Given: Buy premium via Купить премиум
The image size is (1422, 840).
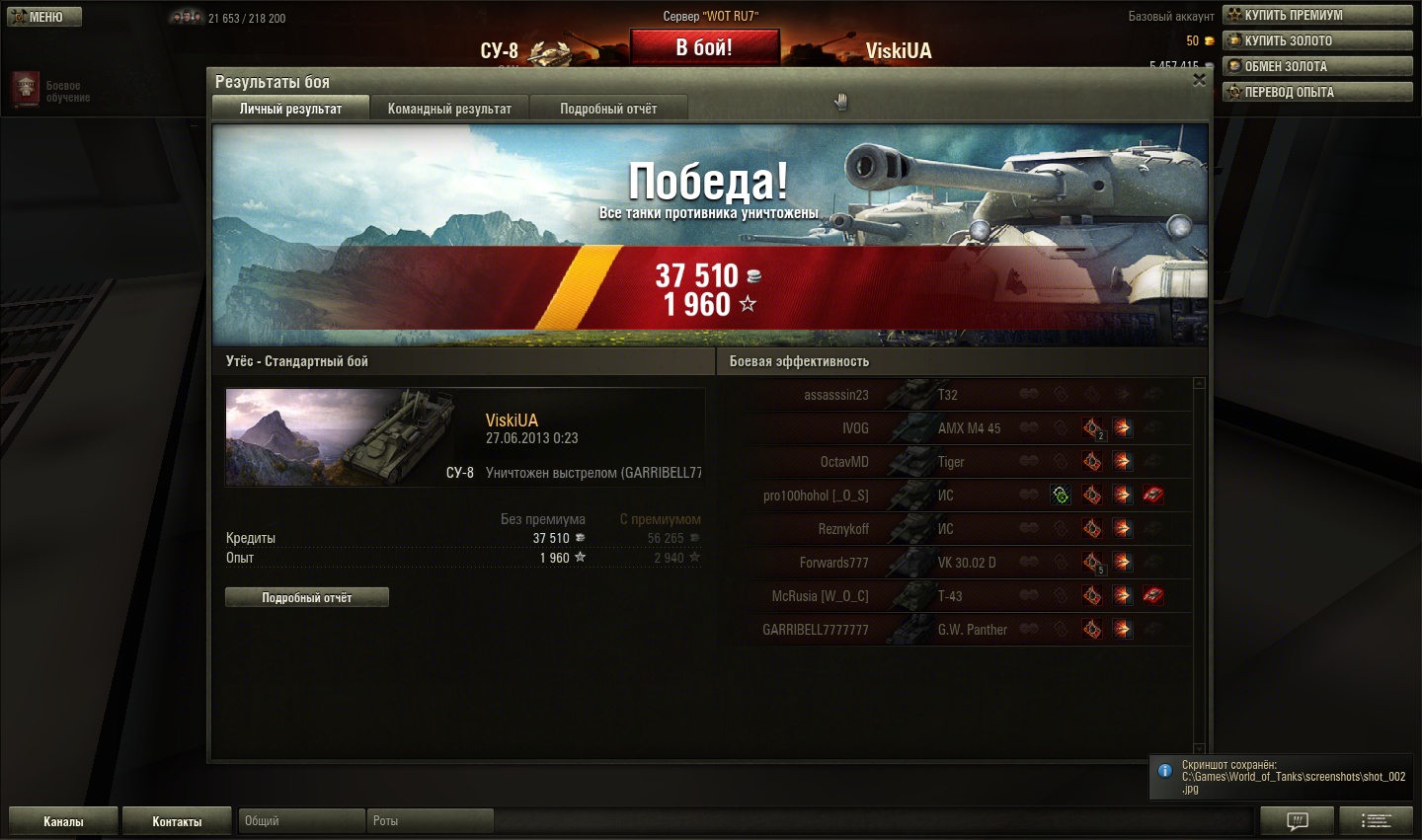Looking at the screenshot, I should pyautogui.click(x=1317, y=15).
